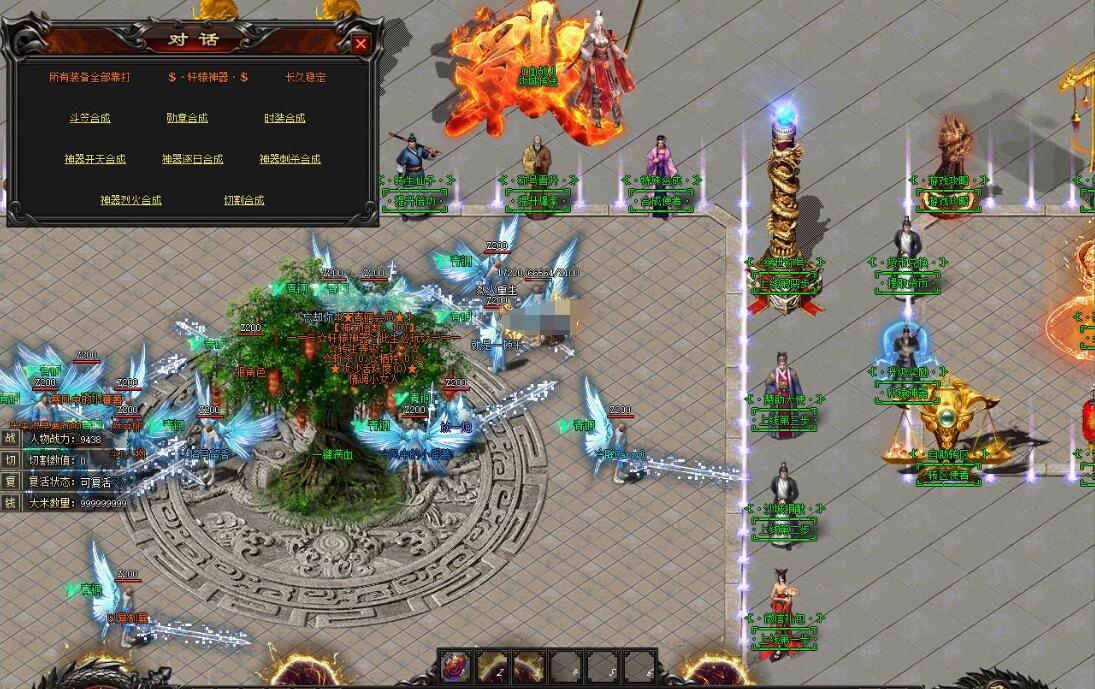Image resolution: width=1095 pixels, height=689 pixels.
Task: Select the 斗笠合成 option
Action: pos(90,118)
